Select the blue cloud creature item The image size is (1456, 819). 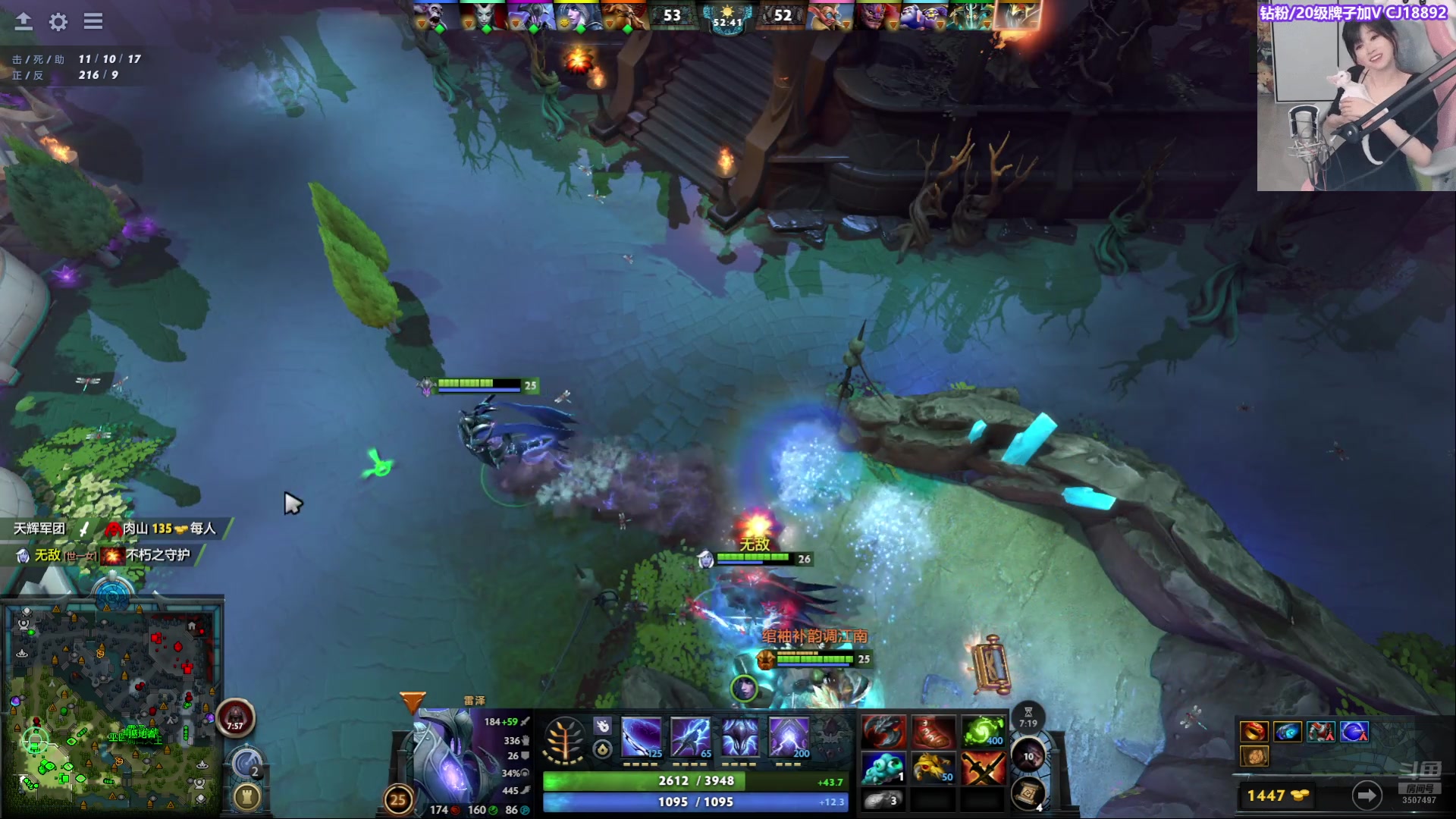coord(883,767)
